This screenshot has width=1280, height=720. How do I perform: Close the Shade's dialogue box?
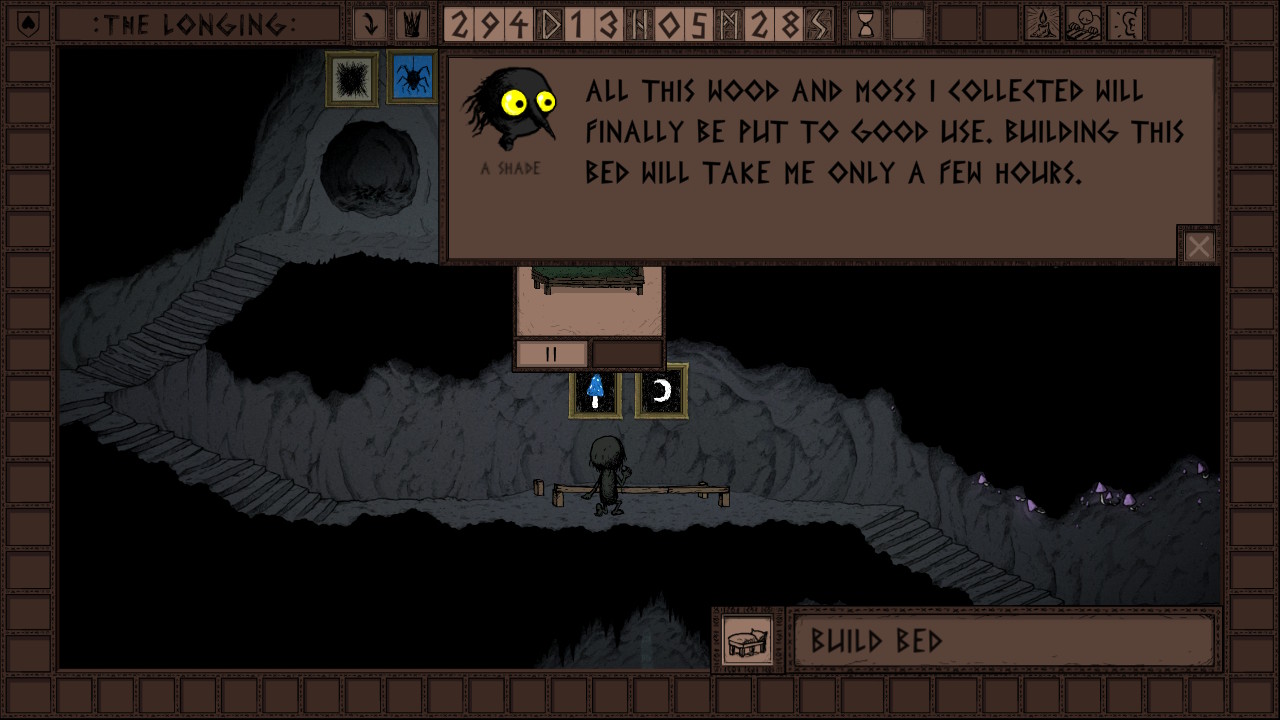1198,246
